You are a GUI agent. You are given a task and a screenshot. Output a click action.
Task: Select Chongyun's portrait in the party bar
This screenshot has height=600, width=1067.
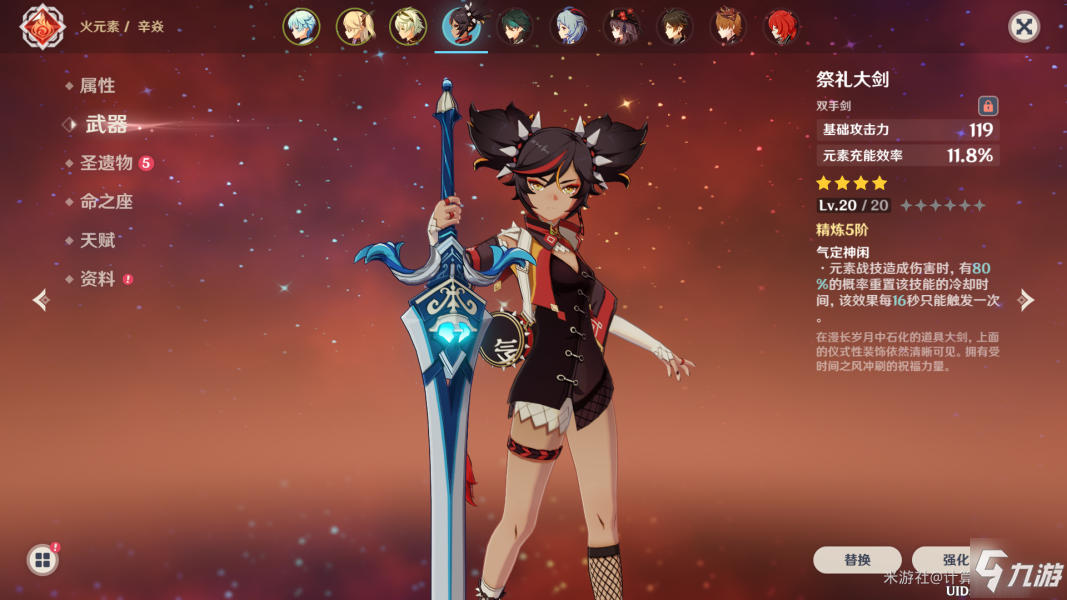tap(301, 27)
